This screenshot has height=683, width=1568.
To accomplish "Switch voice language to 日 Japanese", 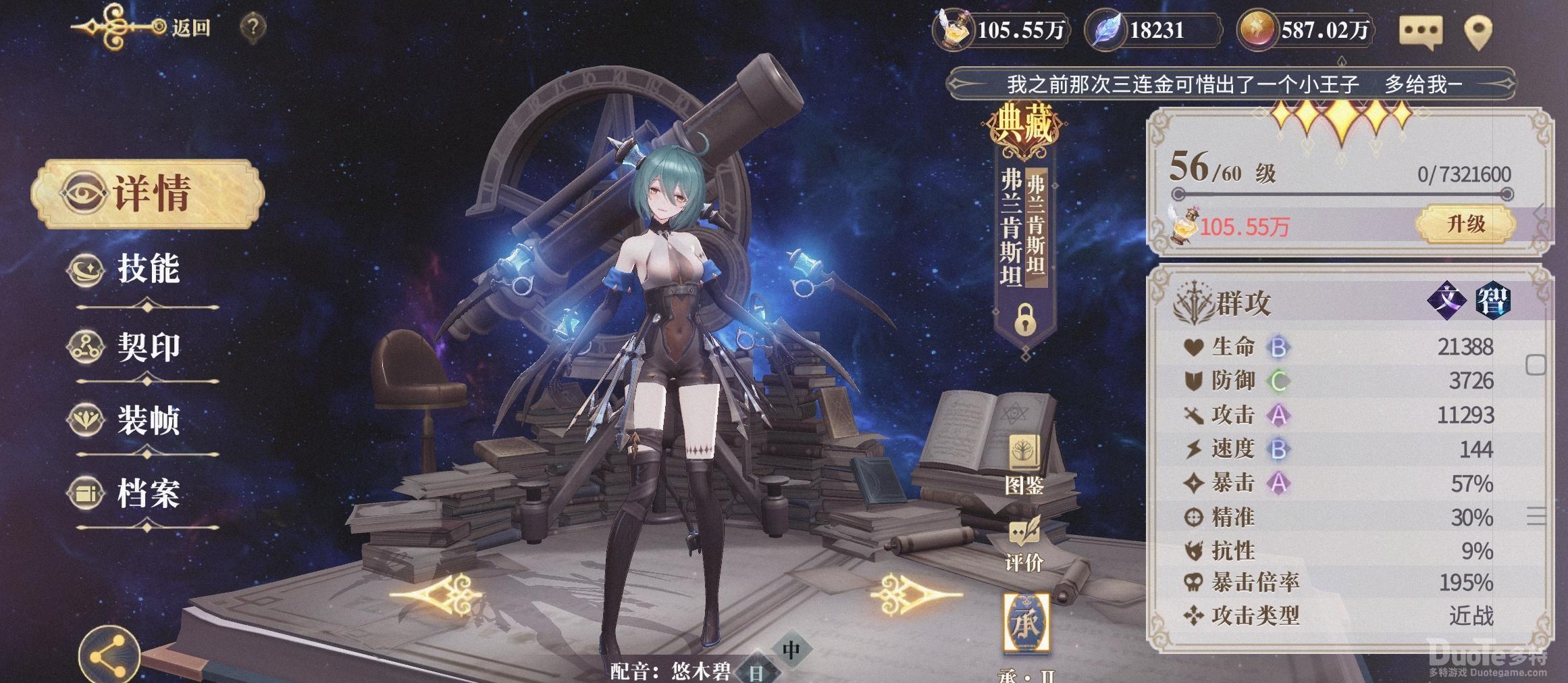I will (756, 672).
